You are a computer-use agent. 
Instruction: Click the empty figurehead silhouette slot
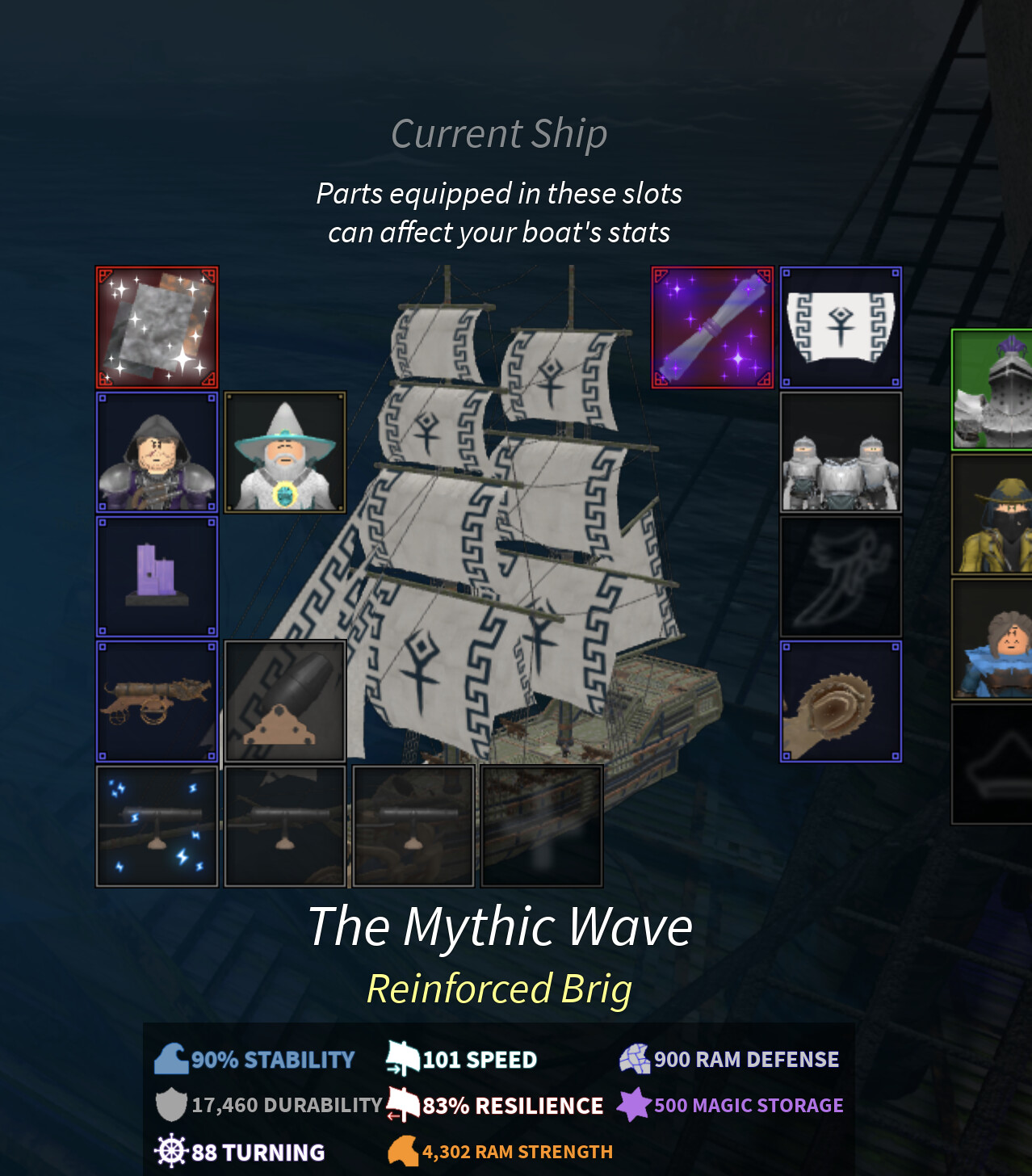pyautogui.click(x=841, y=577)
